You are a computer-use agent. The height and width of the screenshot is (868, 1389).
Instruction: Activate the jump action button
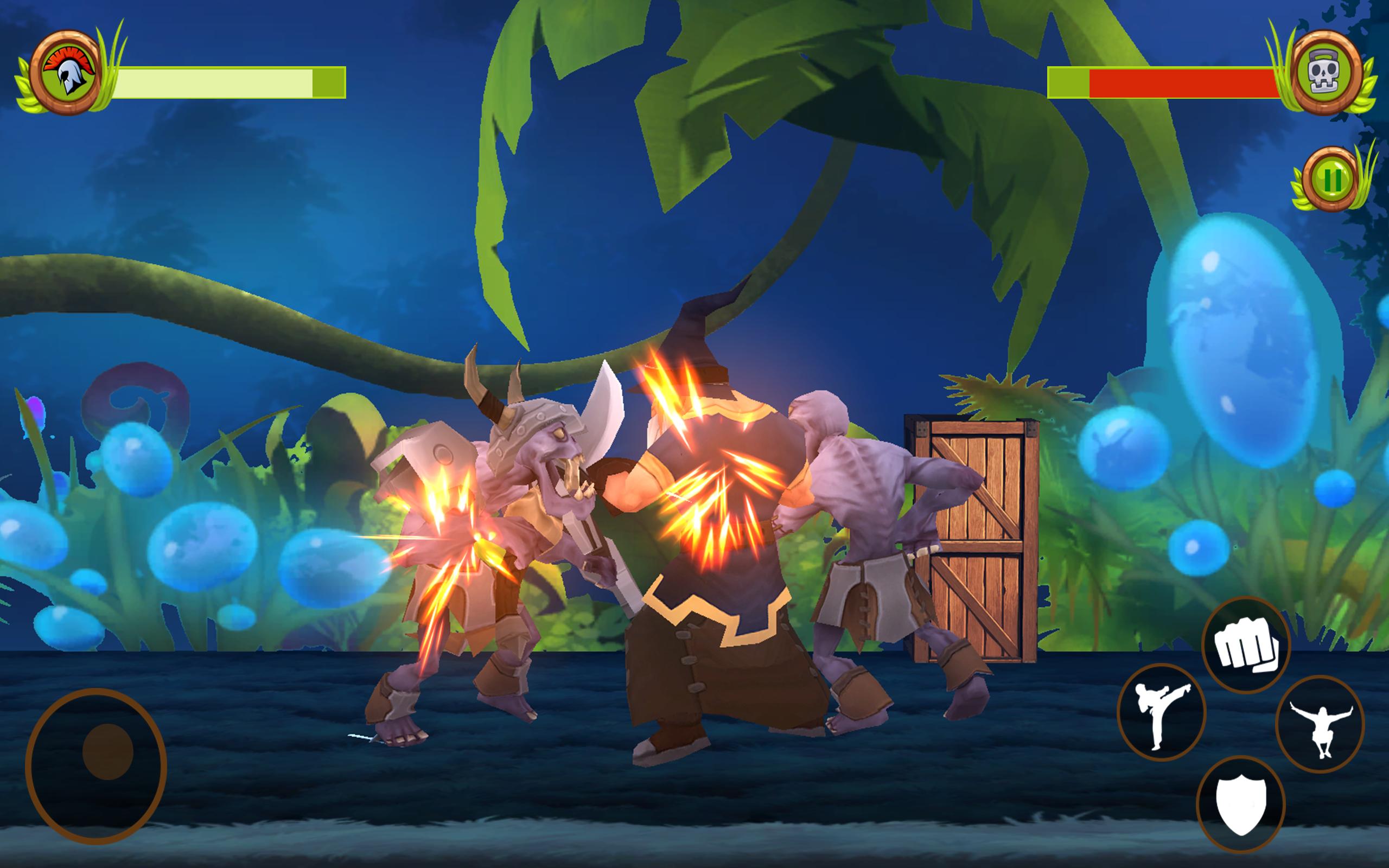[1320, 724]
